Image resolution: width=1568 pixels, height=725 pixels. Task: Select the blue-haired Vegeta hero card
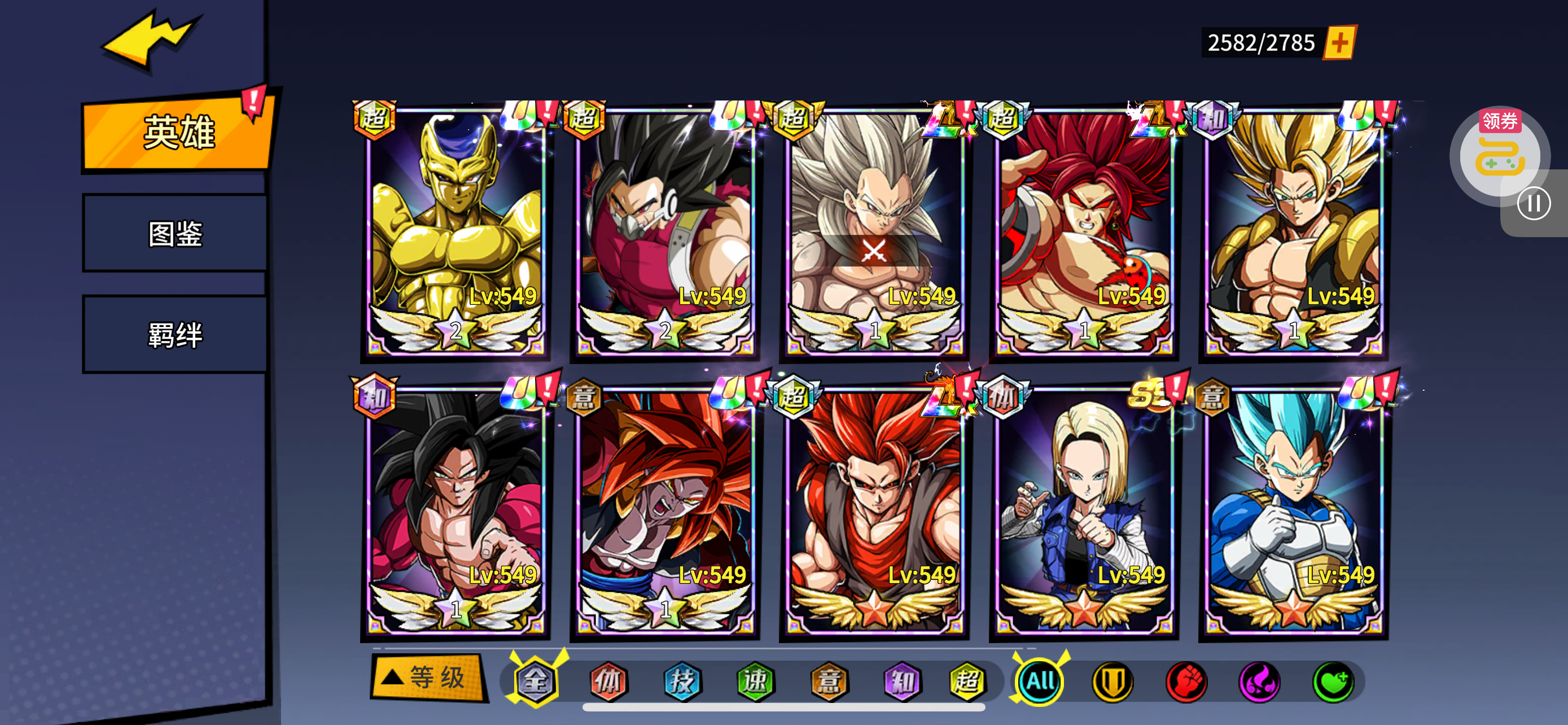[x=1293, y=512]
